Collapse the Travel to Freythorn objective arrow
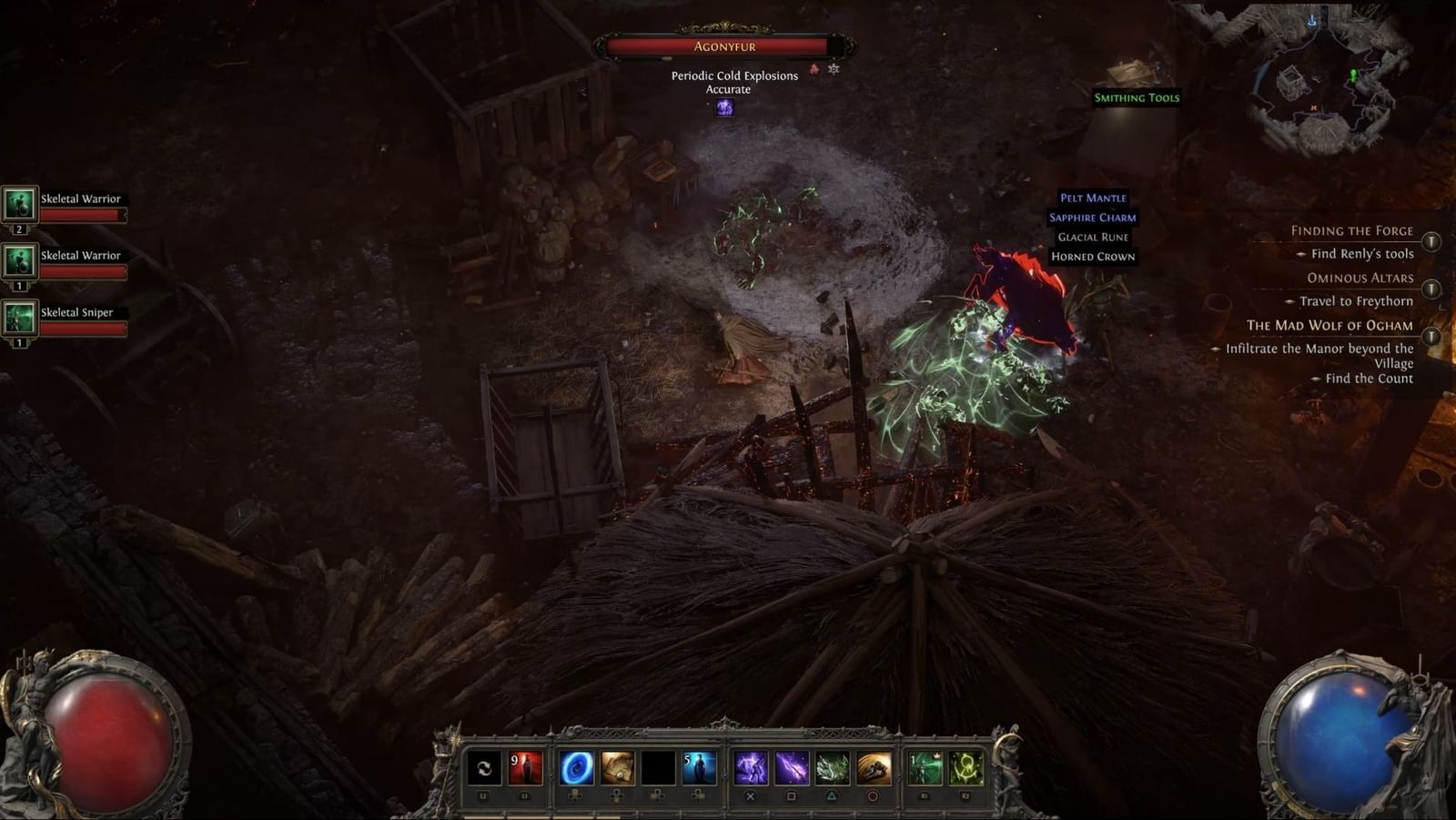The height and width of the screenshot is (820, 1456). pyautogui.click(x=1289, y=302)
